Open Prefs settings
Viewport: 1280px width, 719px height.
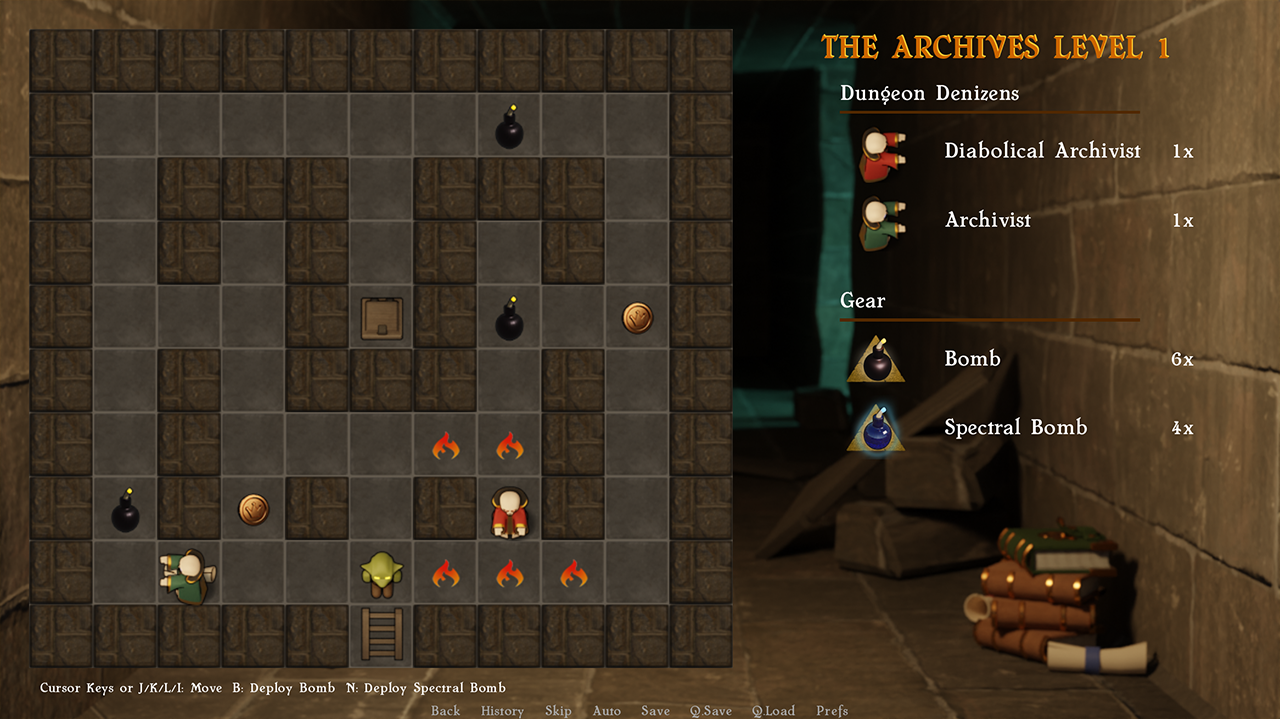coord(832,711)
